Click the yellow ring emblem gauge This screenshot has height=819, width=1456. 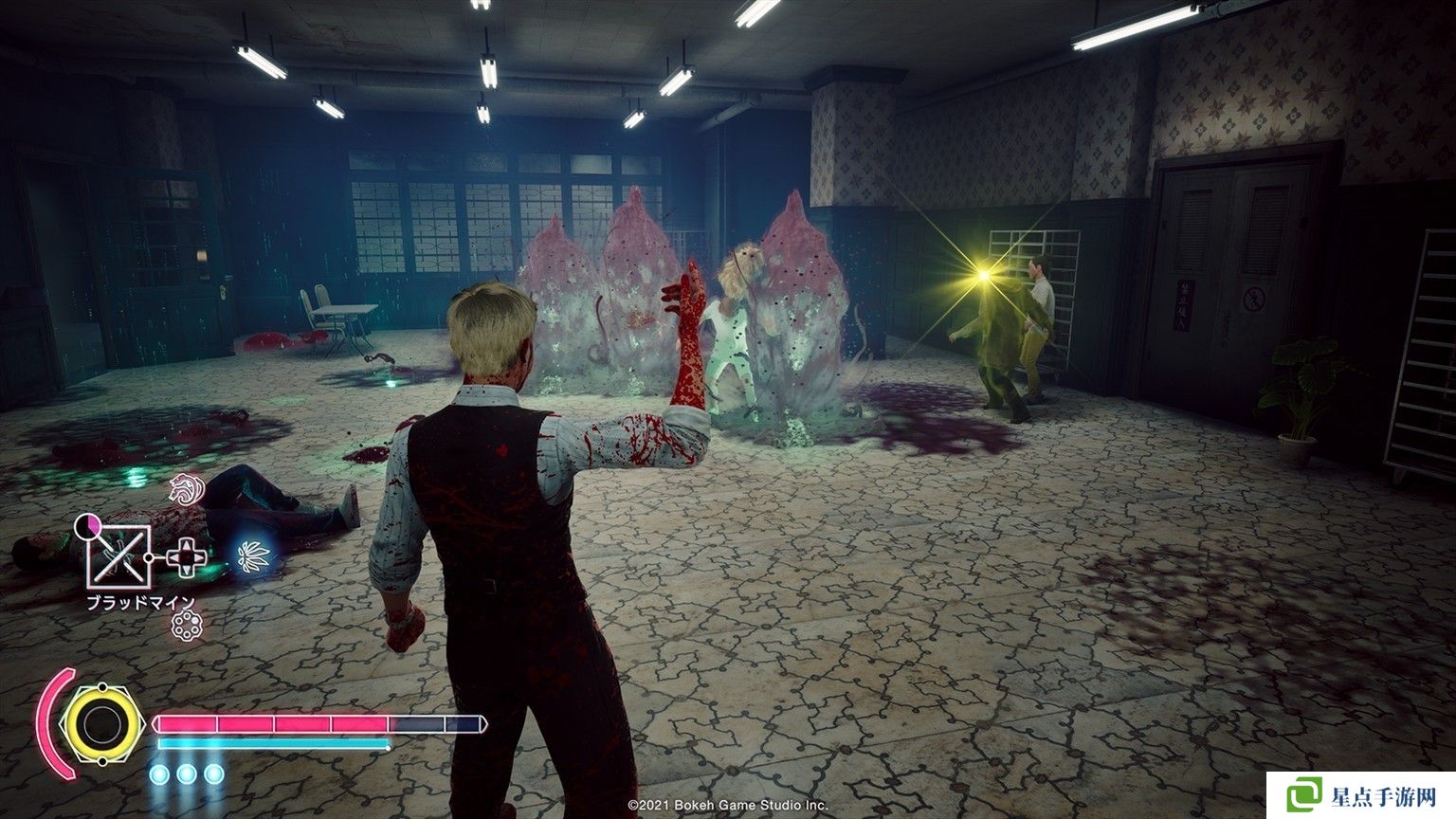click(98, 724)
